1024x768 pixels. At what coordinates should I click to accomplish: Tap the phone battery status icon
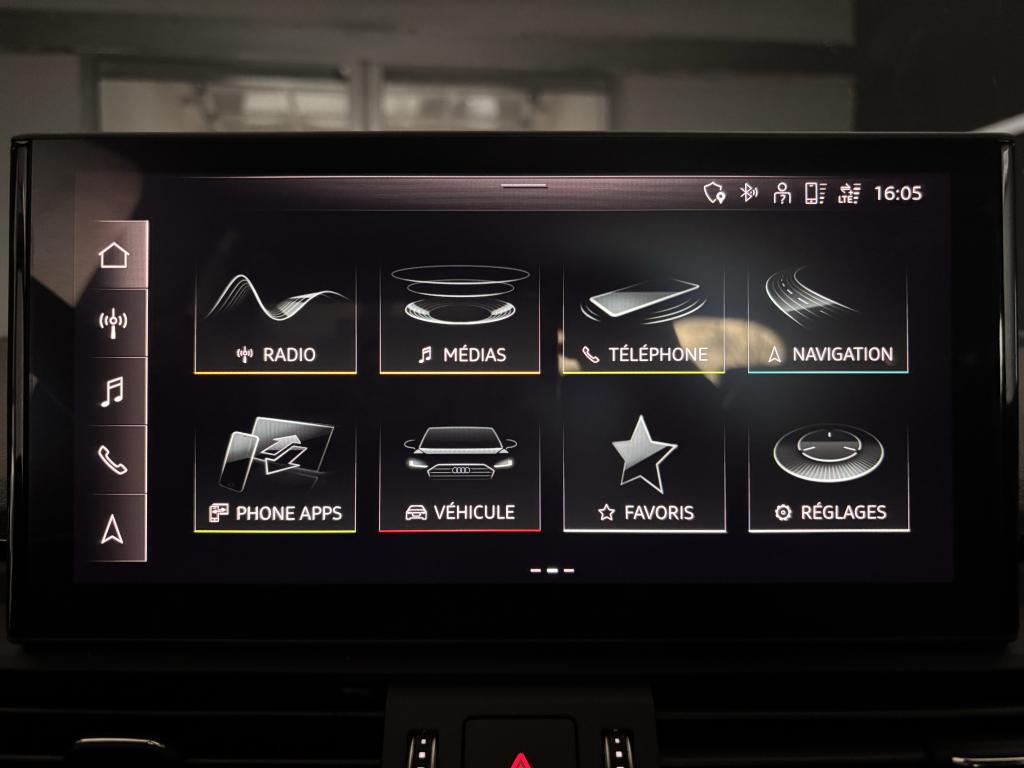(815, 193)
